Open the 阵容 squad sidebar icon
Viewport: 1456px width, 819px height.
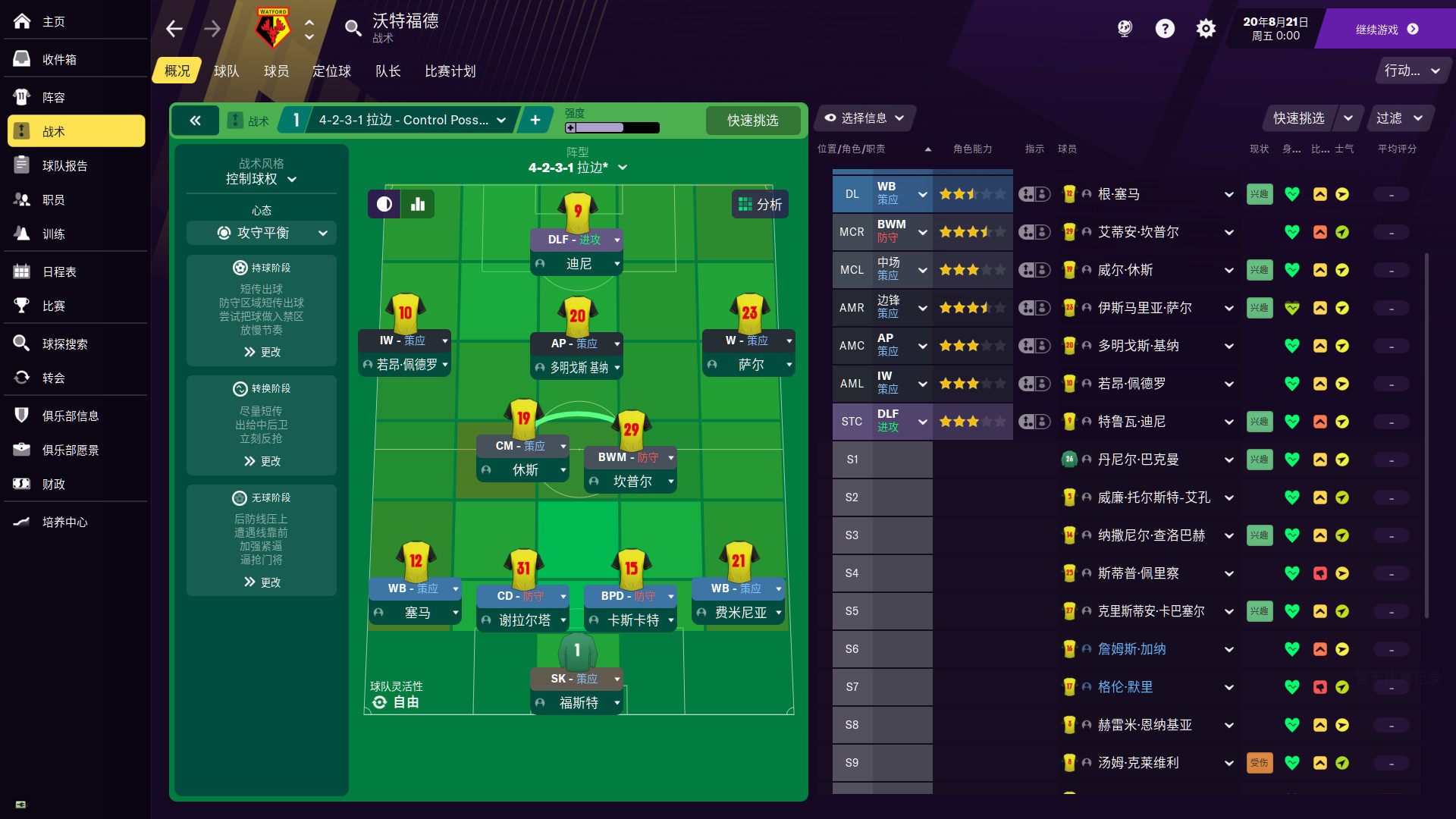coord(21,96)
